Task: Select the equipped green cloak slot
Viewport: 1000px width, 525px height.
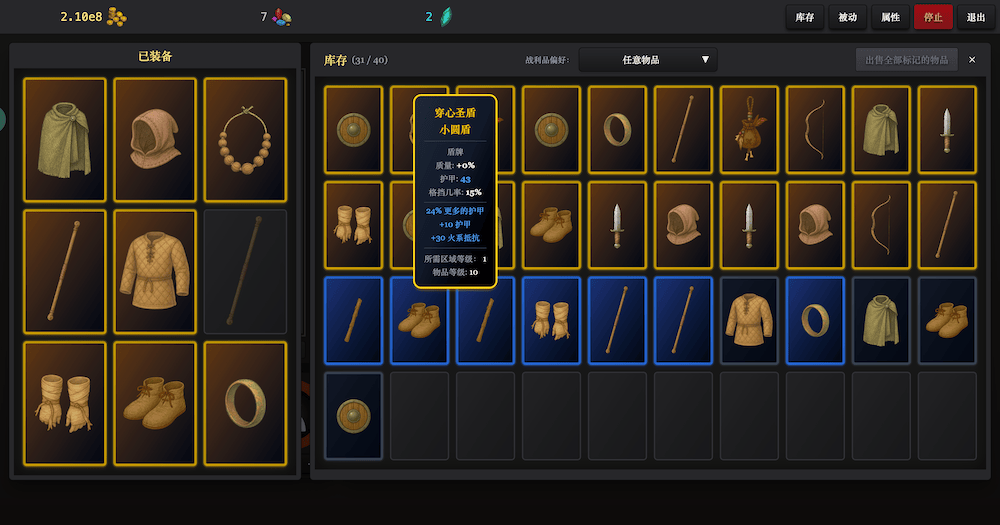Action: (x=65, y=139)
